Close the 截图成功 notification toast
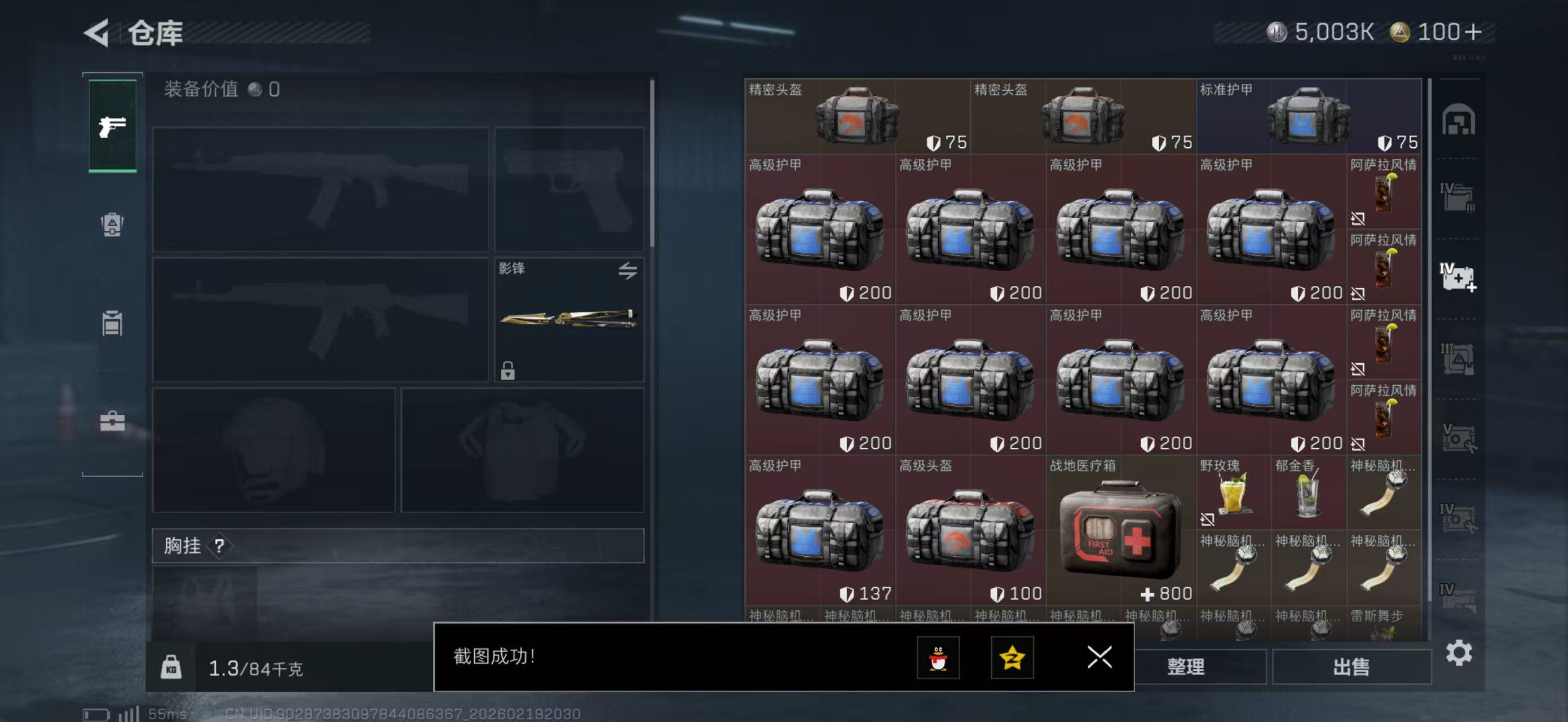This screenshot has width=1568, height=722. coord(1099,658)
